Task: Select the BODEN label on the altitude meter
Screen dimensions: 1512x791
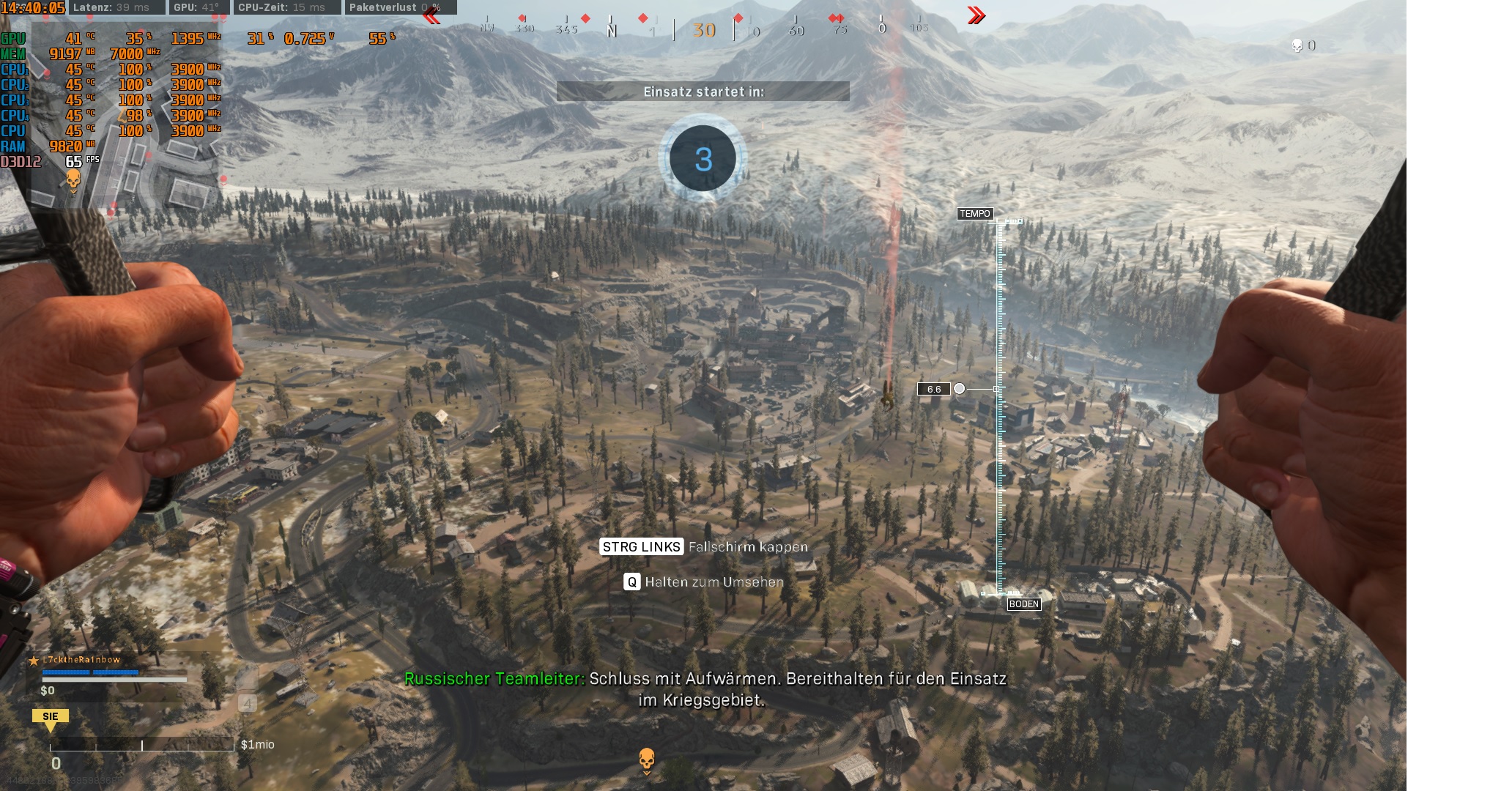Action: tap(1023, 604)
